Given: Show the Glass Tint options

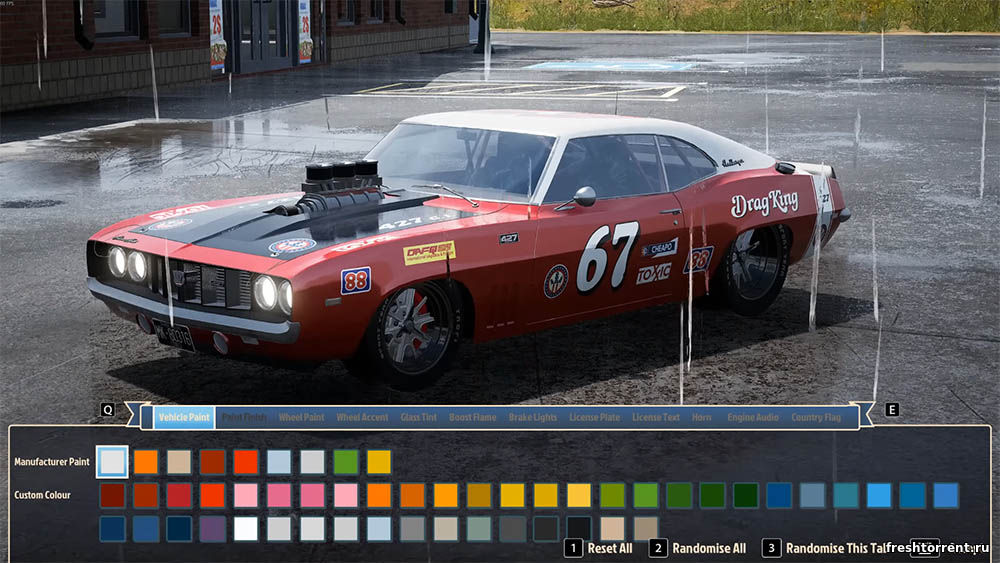Looking at the screenshot, I should point(418,417).
